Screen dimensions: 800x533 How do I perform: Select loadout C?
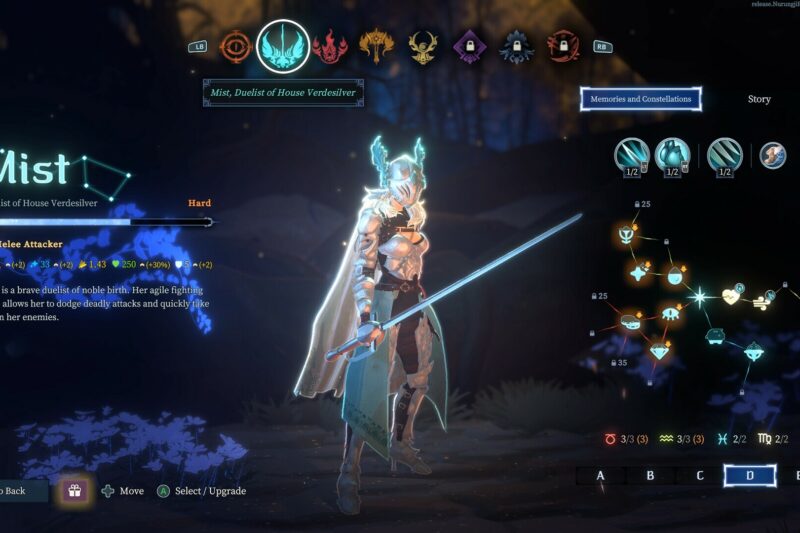700,475
